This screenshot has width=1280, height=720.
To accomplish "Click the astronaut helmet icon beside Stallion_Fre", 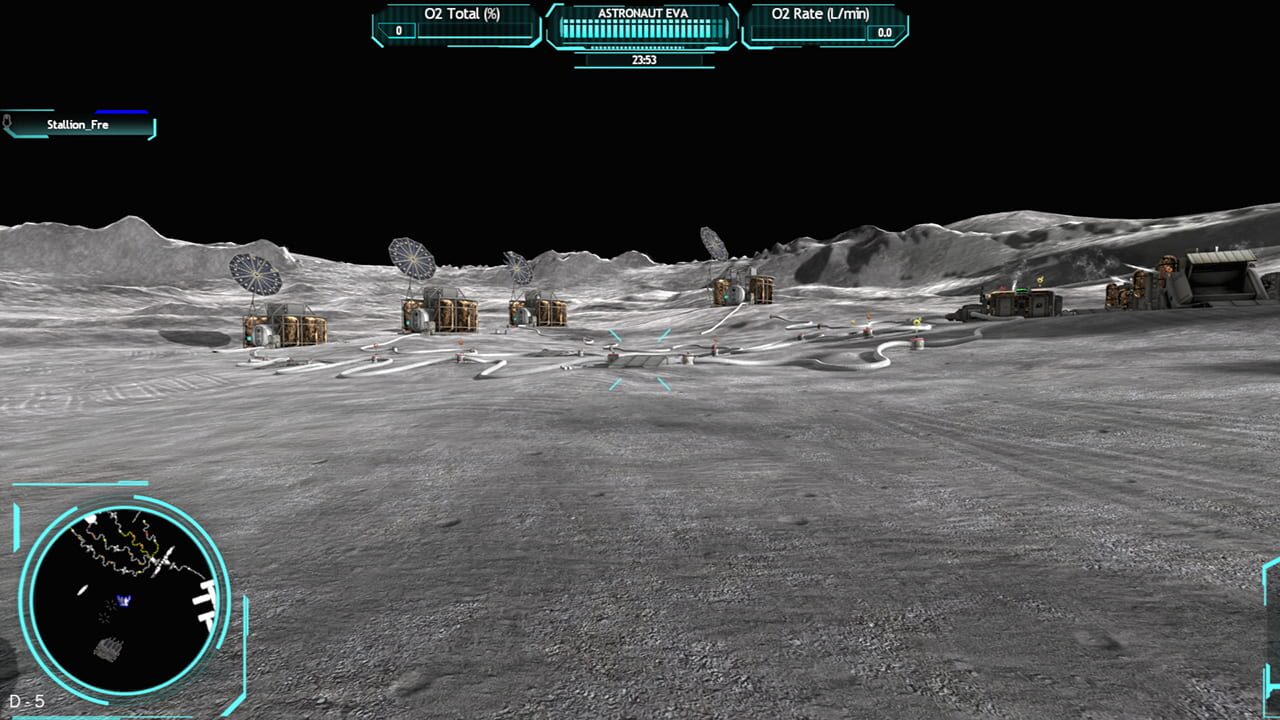I will tap(7, 122).
